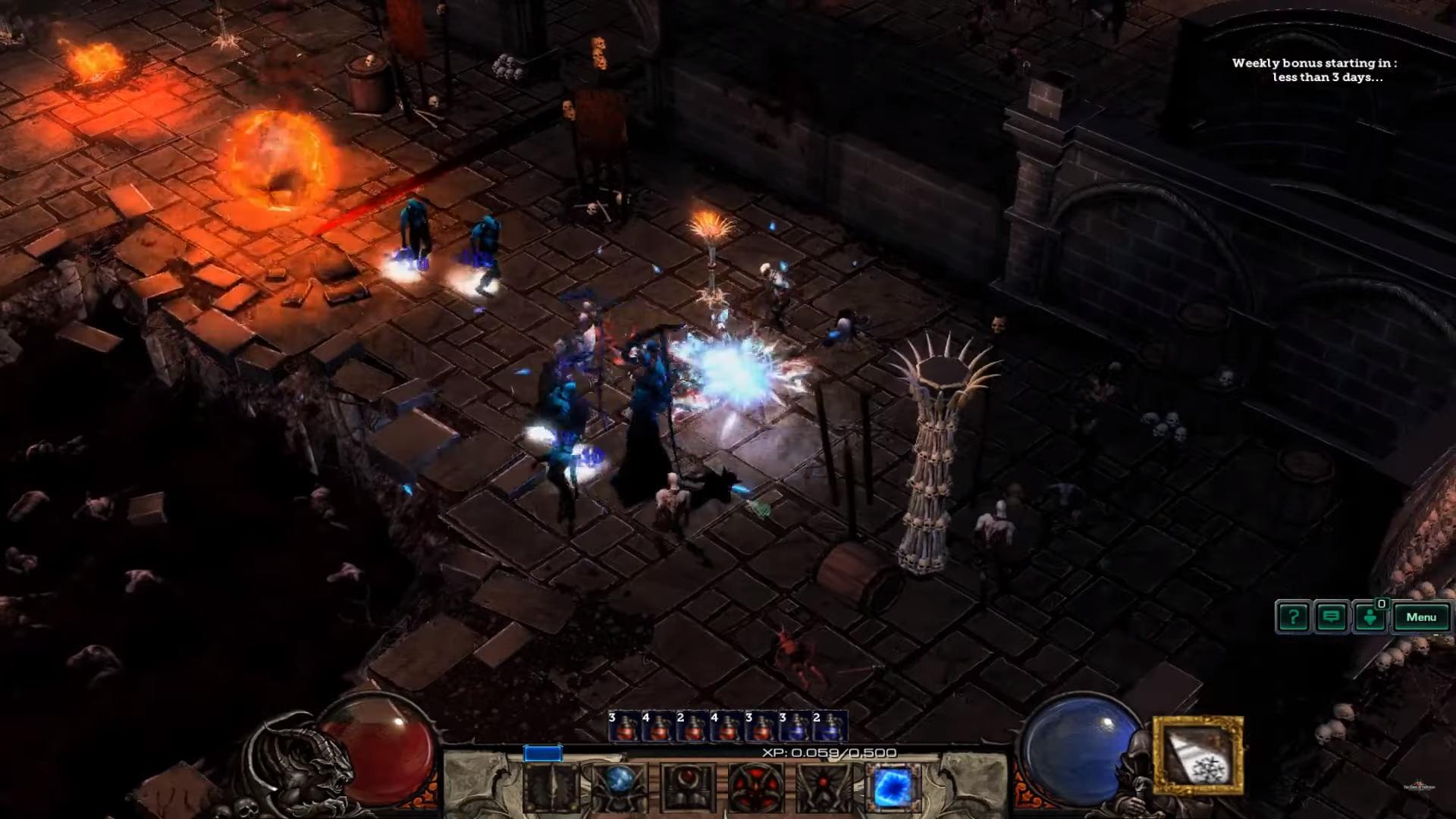Open the question mark help button
Screen dimensions: 1456x819
tap(1293, 617)
